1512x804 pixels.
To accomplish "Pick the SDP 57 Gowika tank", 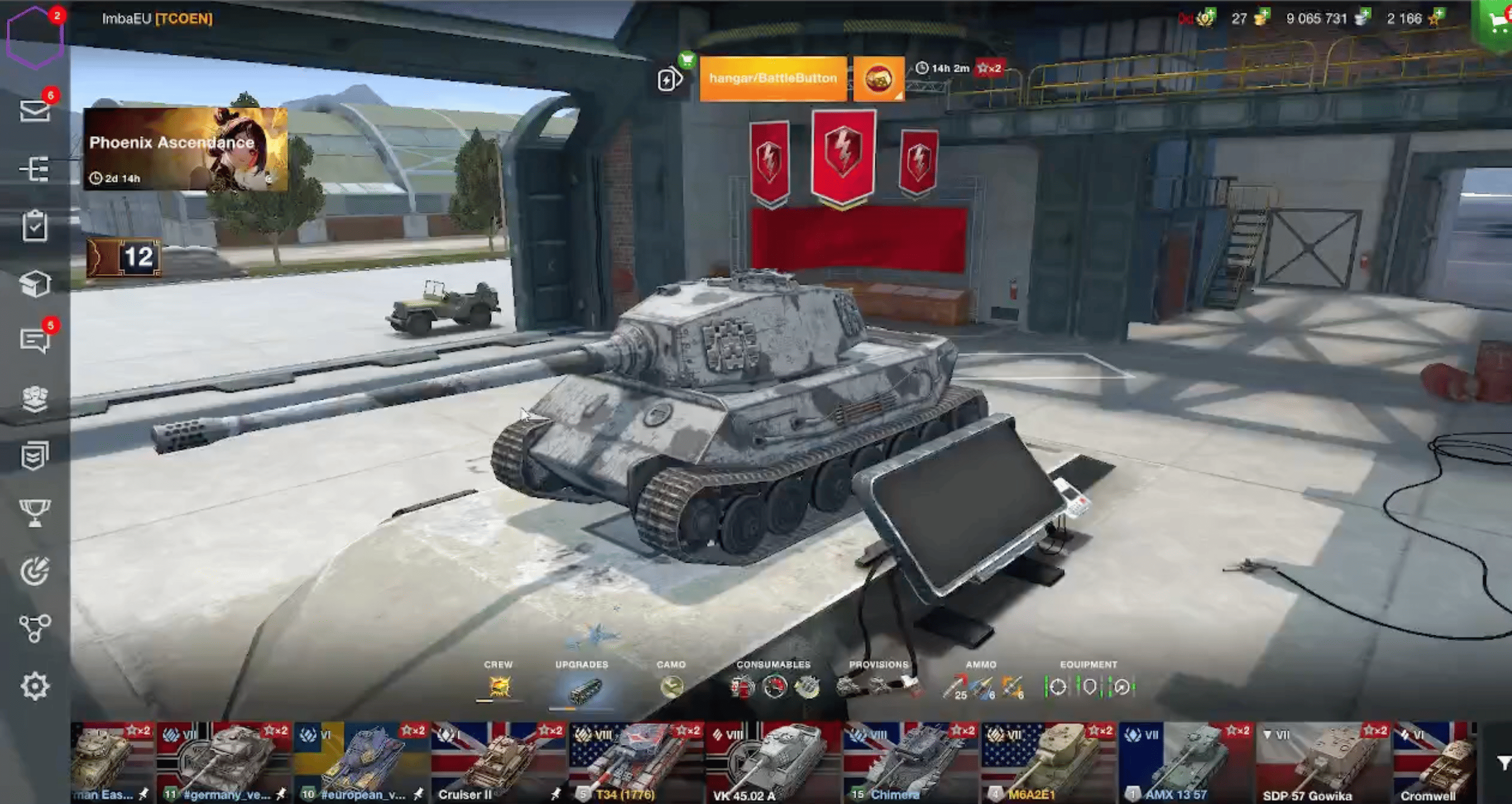I will point(1322,762).
